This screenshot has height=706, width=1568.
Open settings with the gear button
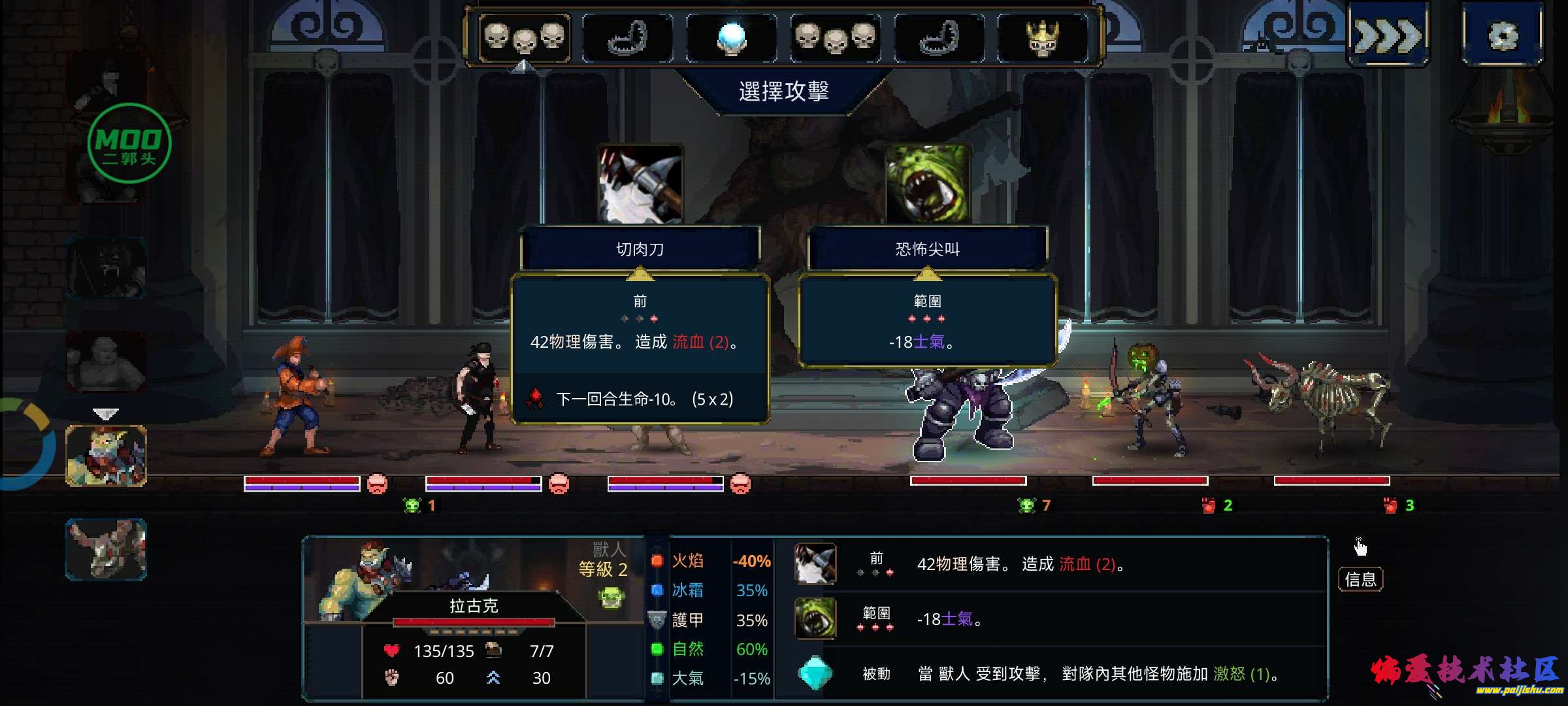(1502, 35)
